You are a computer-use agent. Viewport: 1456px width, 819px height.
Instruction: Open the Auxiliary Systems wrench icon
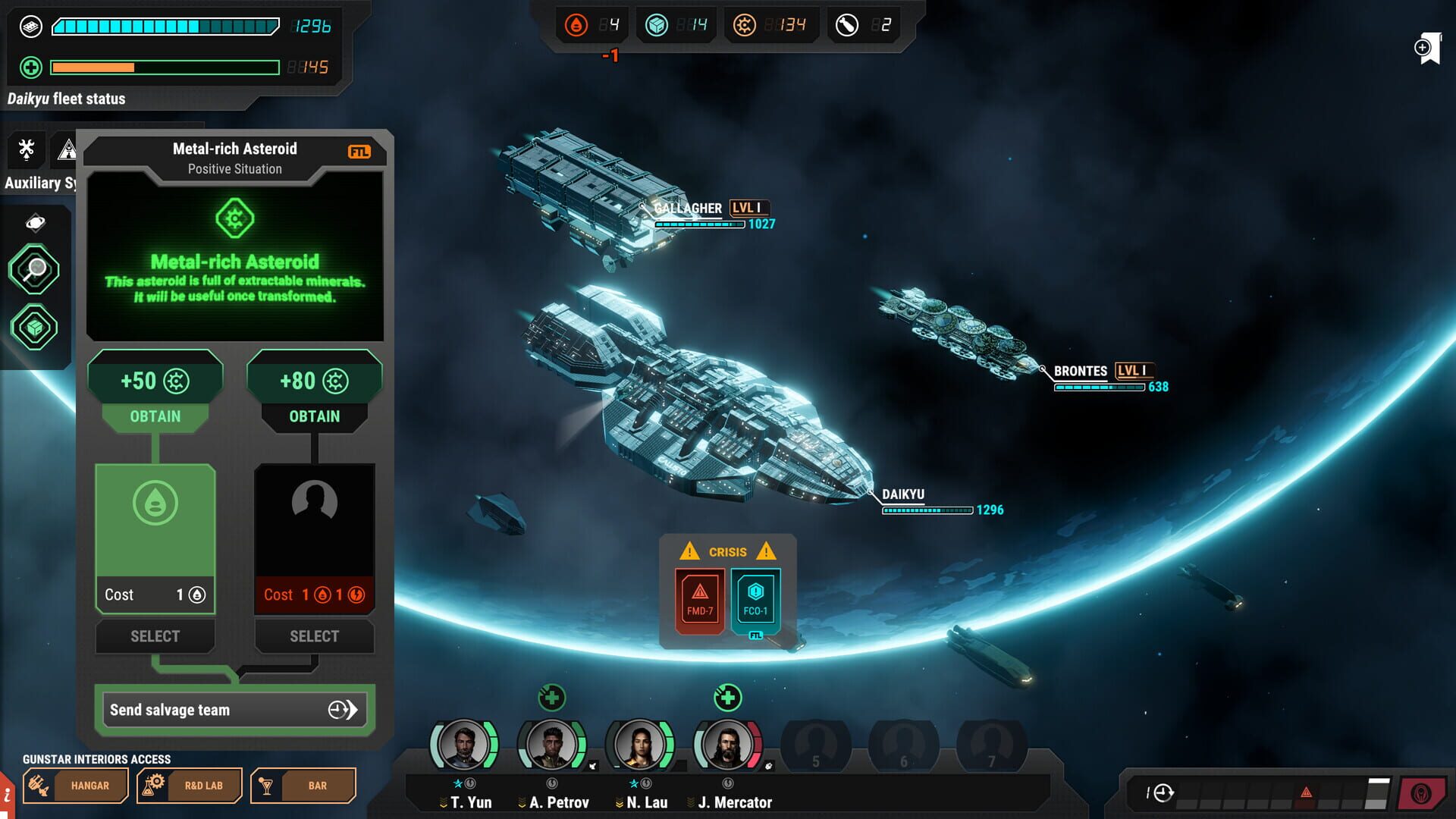coord(25,149)
